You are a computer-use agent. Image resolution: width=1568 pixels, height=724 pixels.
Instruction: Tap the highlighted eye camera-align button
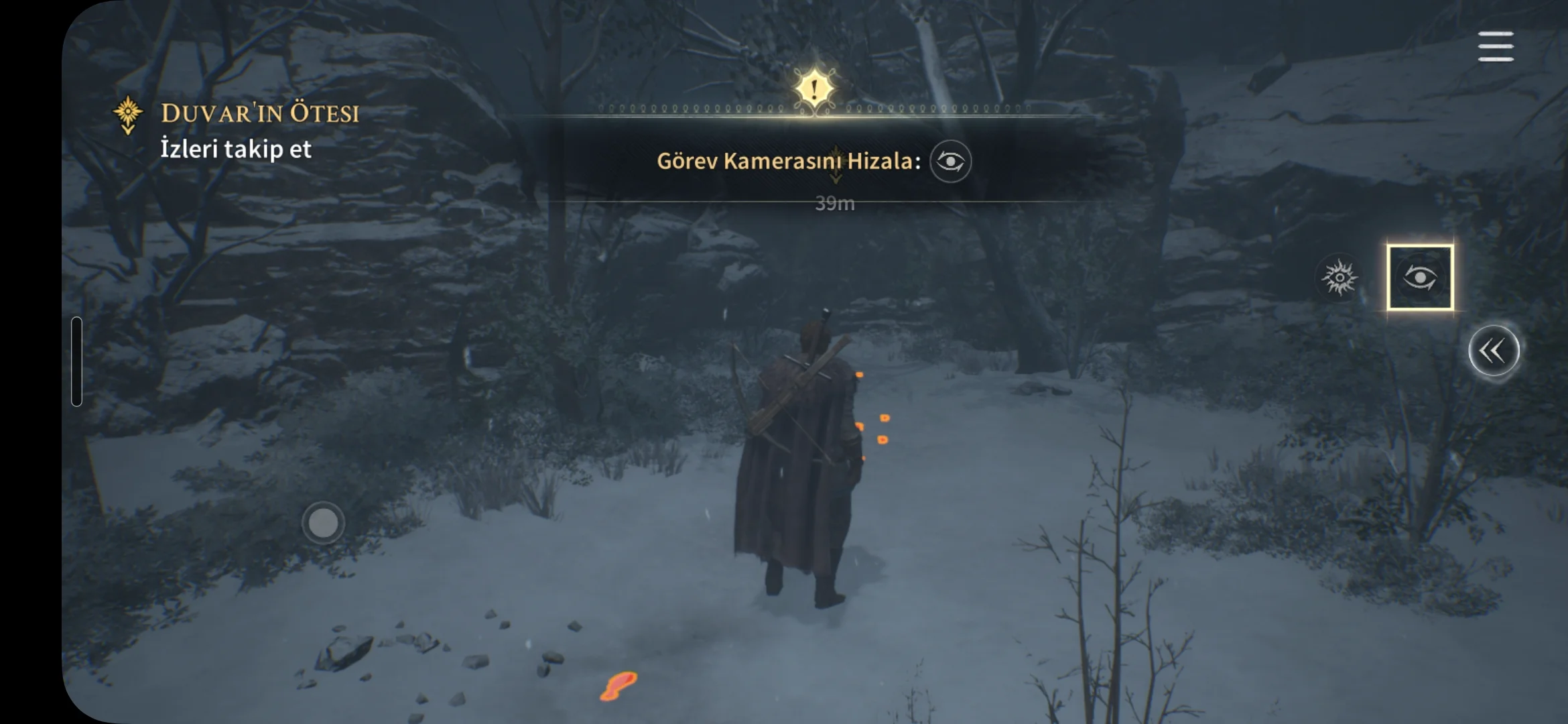[x=1420, y=278]
